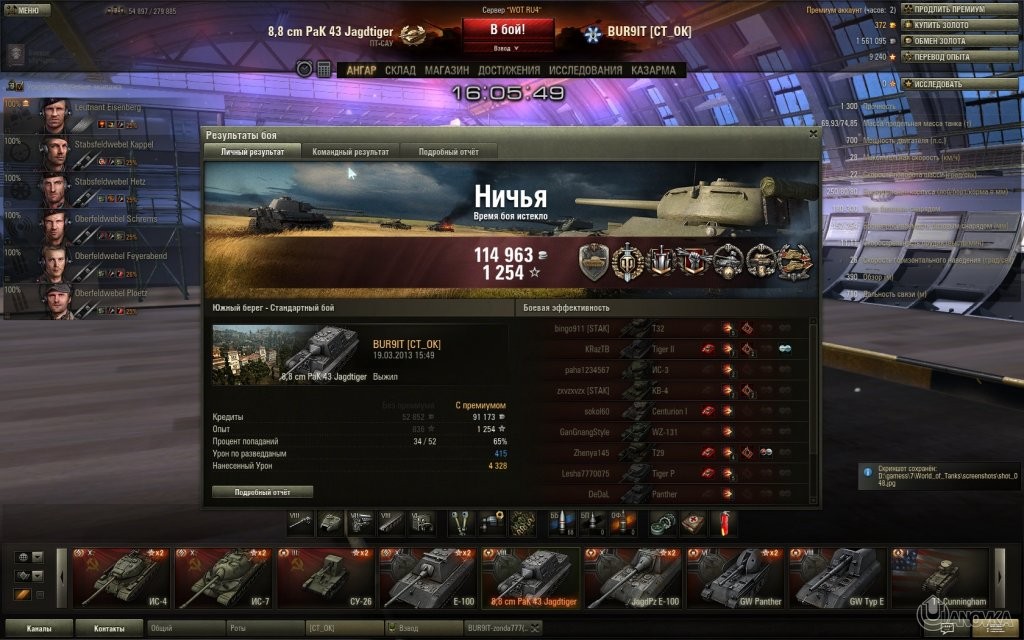Click the Купить золото button
This screenshot has width=1024, height=640.
[955, 25]
